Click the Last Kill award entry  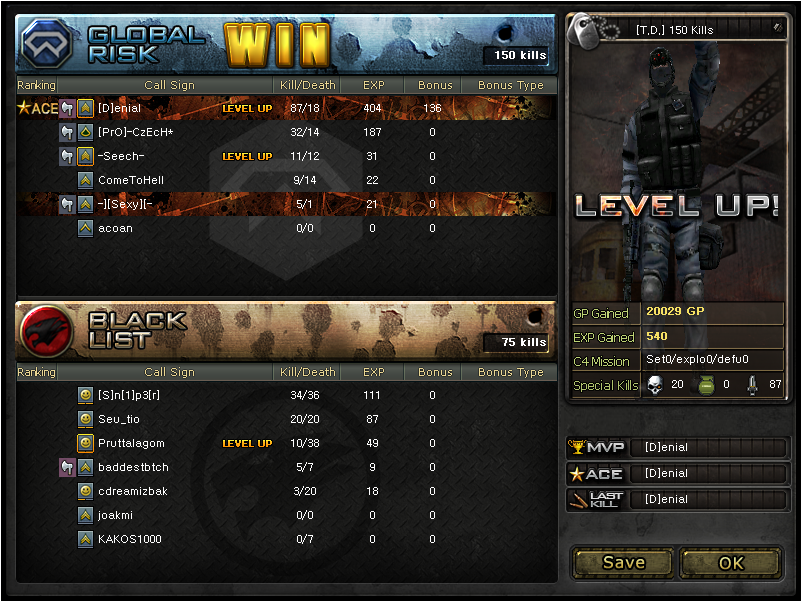677,499
